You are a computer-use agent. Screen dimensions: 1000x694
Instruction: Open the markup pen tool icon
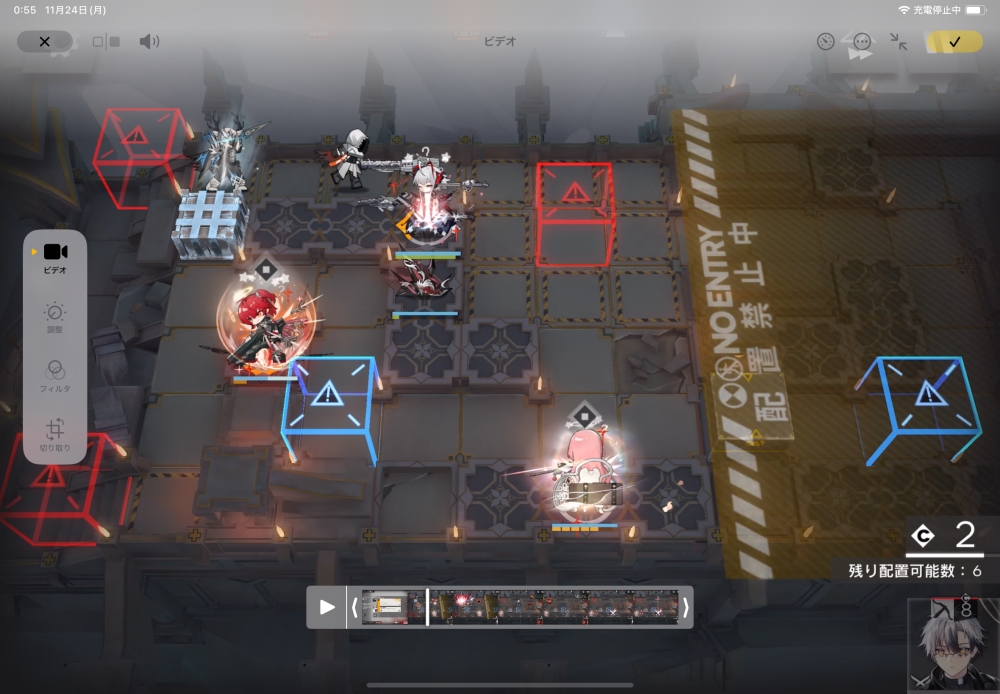(x=825, y=42)
